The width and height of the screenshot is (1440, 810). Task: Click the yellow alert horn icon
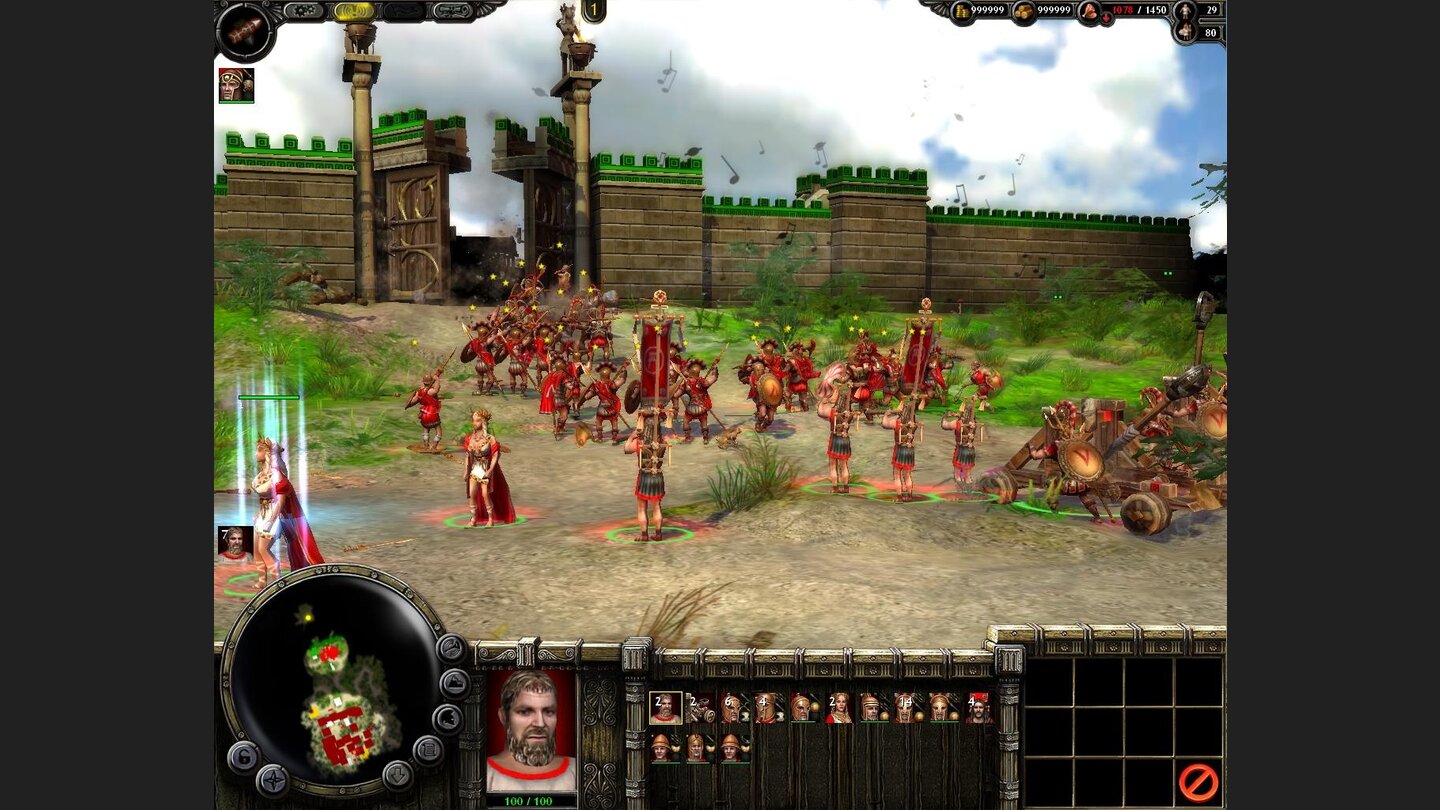350,10
